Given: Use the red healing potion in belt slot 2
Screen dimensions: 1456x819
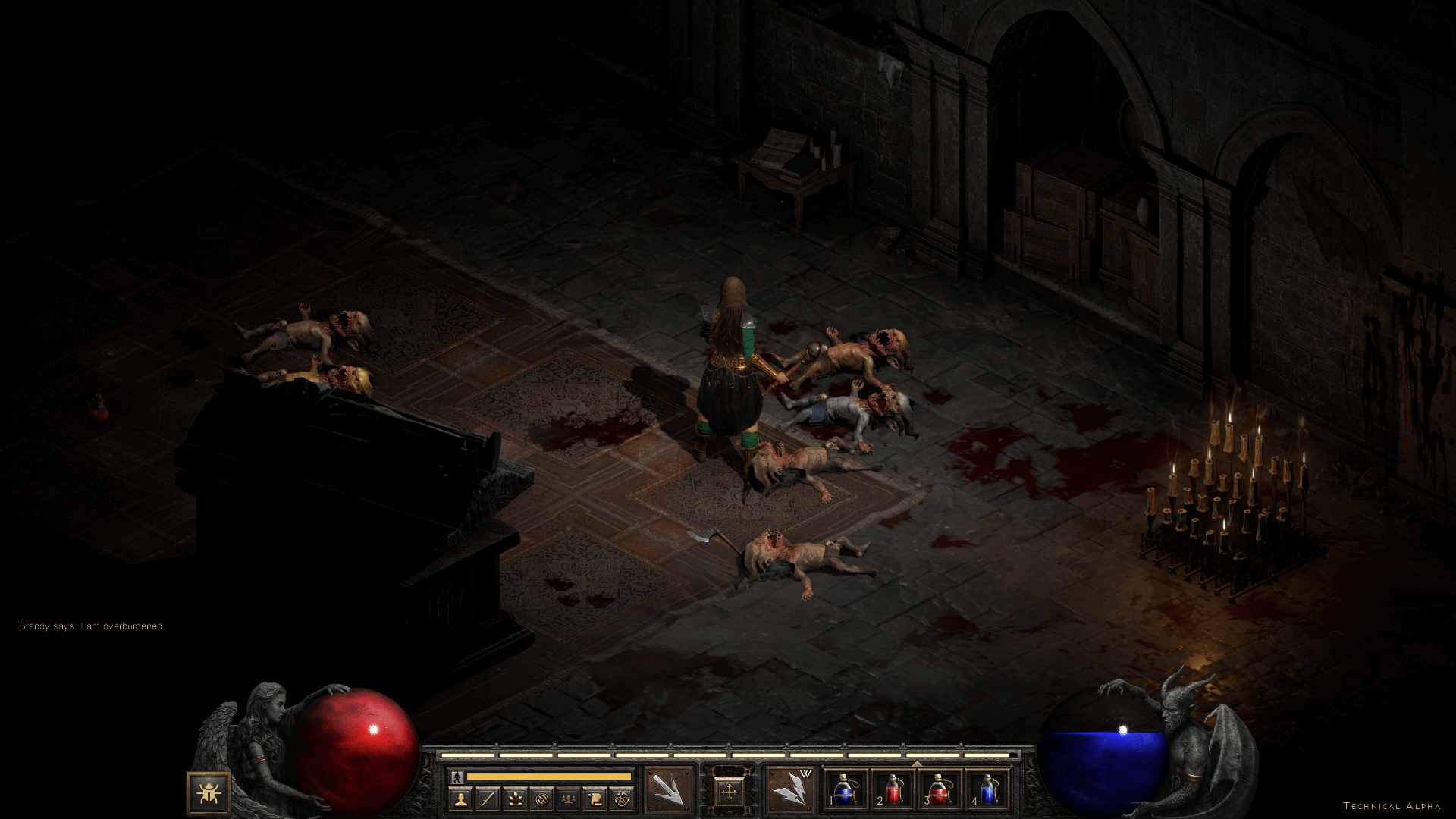Looking at the screenshot, I should (x=893, y=791).
